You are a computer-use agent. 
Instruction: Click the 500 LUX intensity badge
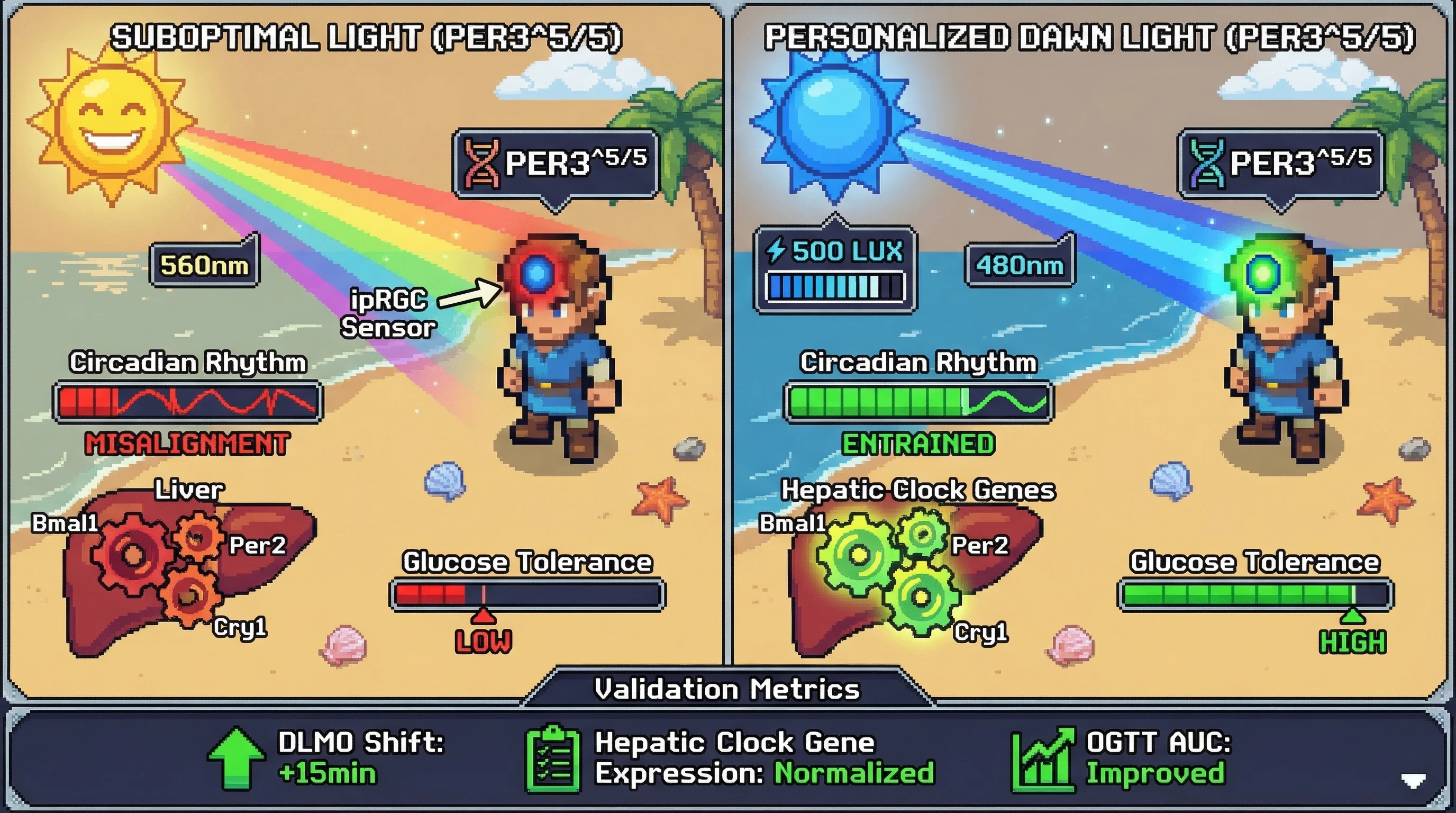pos(835,268)
